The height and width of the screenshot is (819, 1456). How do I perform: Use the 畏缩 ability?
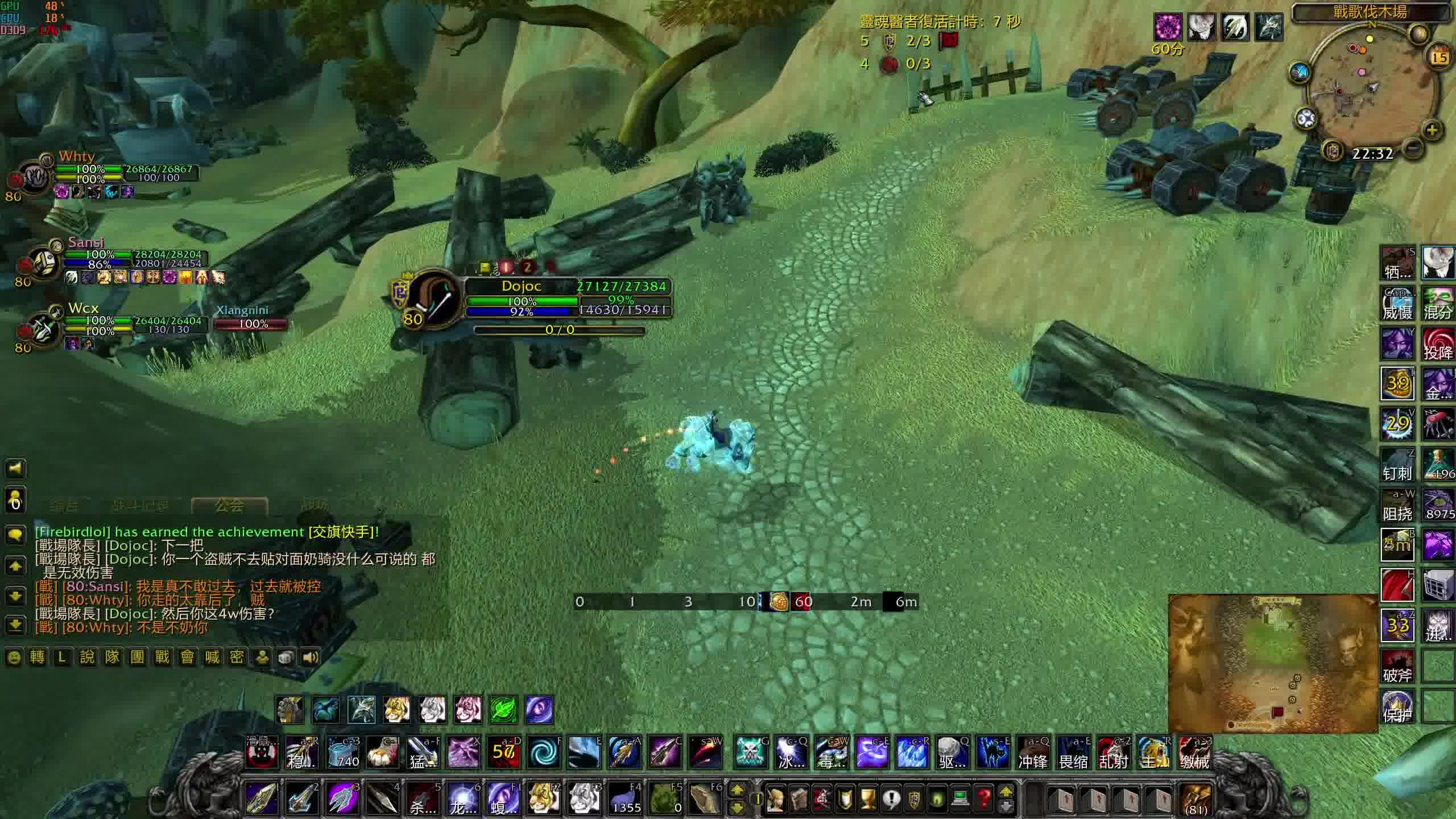pyautogui.click(x=1073, y=753)
